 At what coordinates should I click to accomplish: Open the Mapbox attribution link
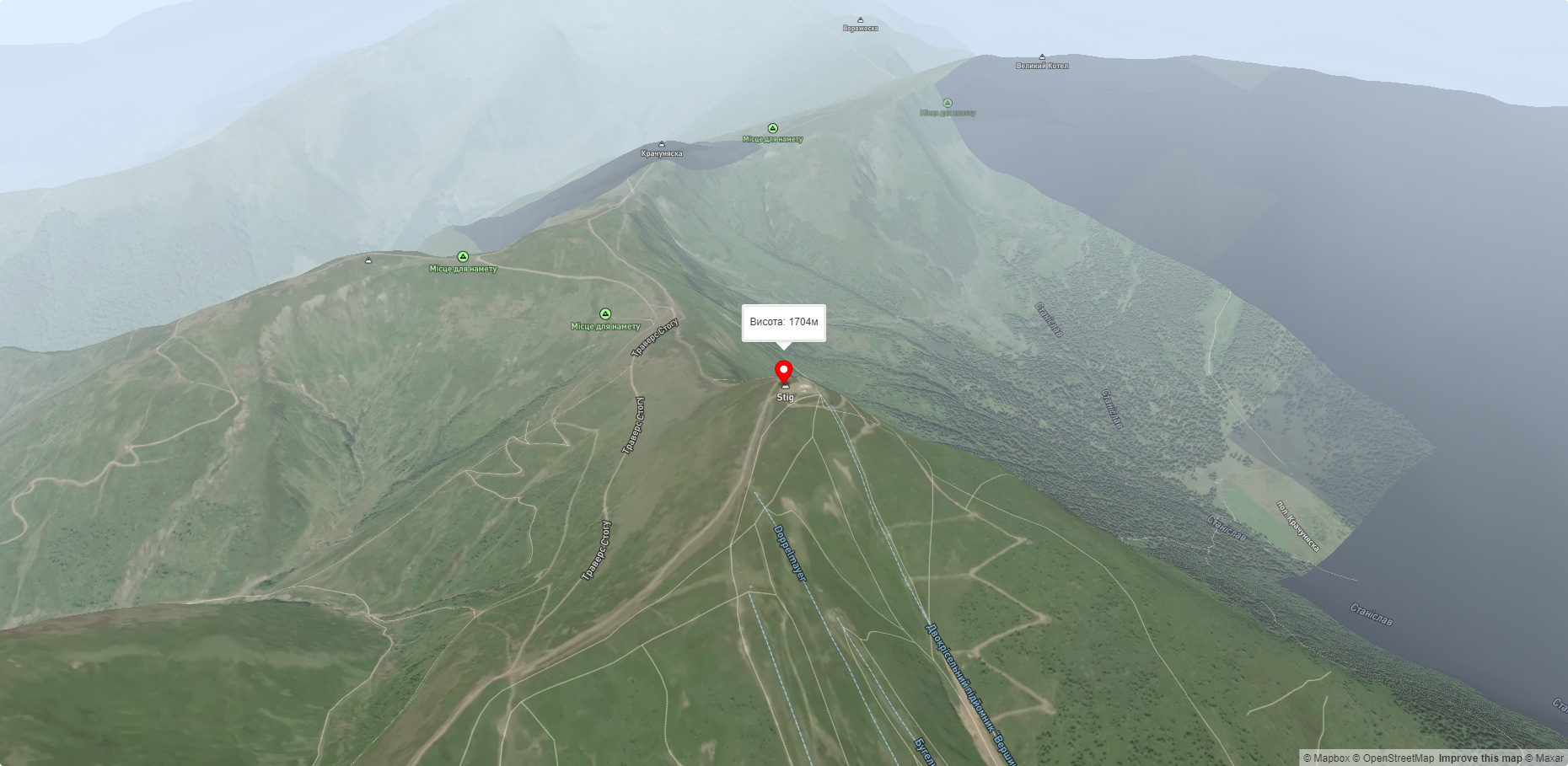coord(1326,758)
